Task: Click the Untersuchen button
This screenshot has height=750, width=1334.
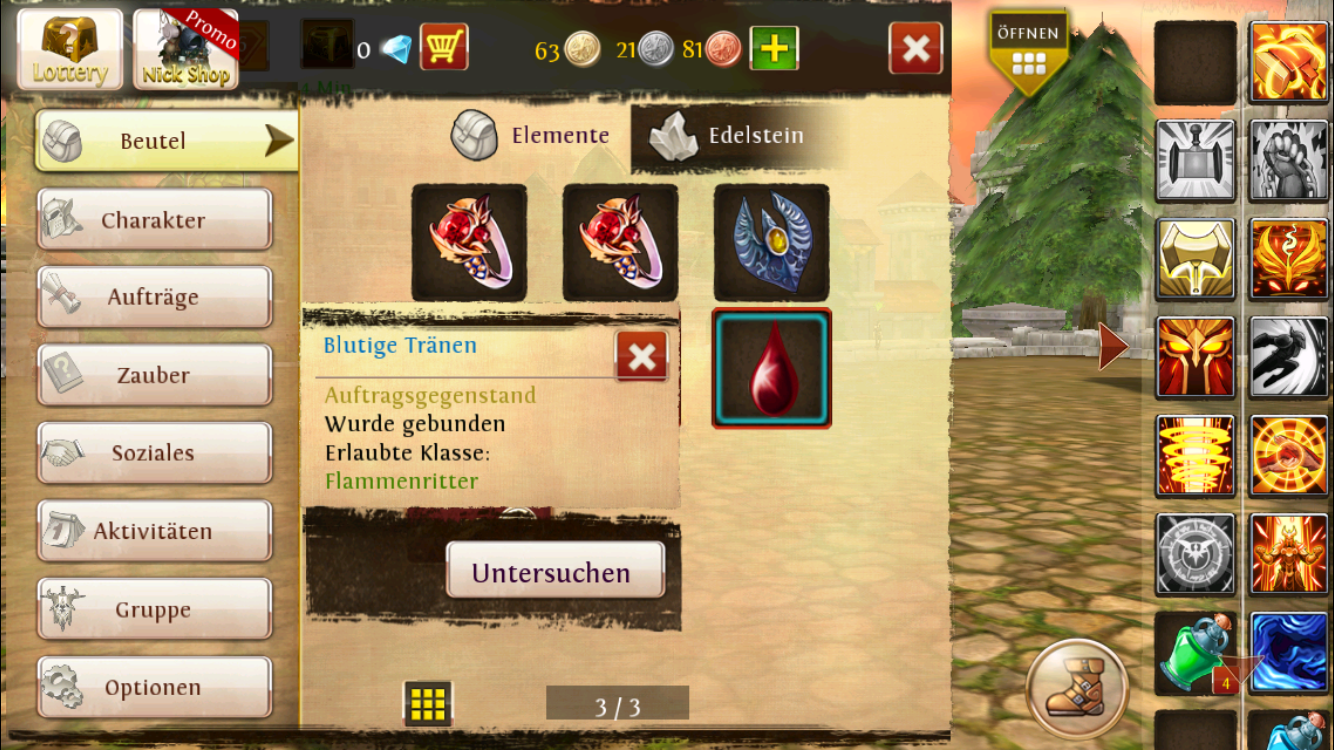Action: tap(555, 572)
